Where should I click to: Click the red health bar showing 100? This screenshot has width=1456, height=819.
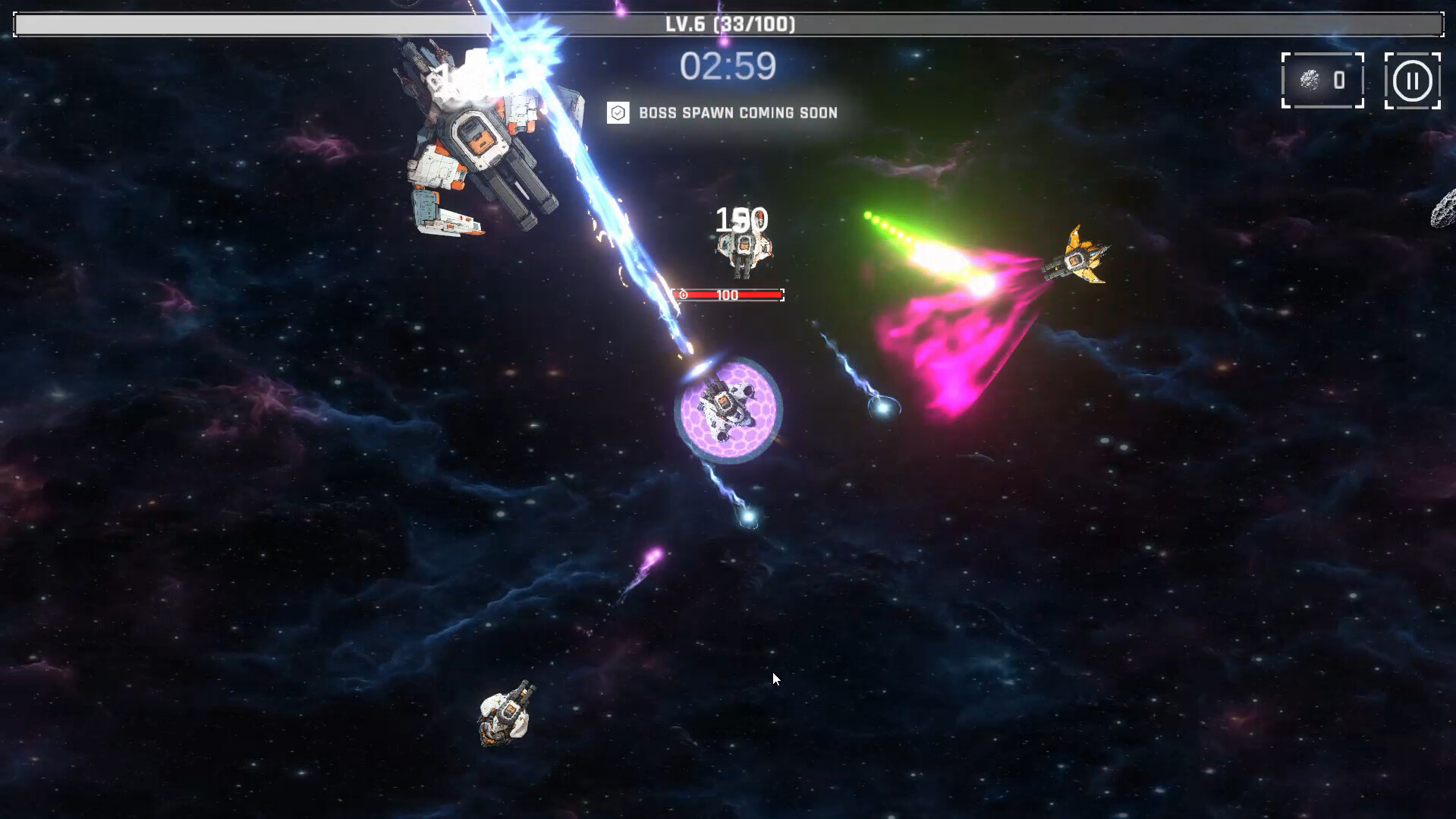(x=726, y=295)
